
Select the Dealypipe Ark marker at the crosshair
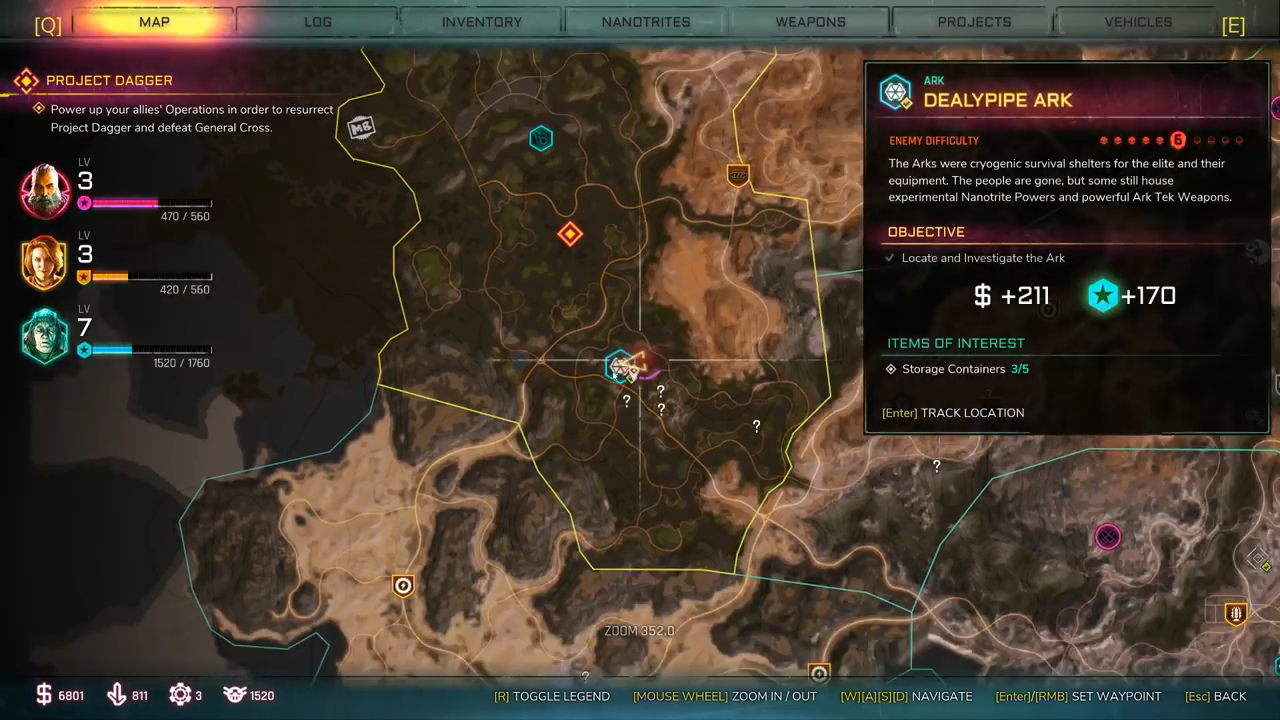620,366
